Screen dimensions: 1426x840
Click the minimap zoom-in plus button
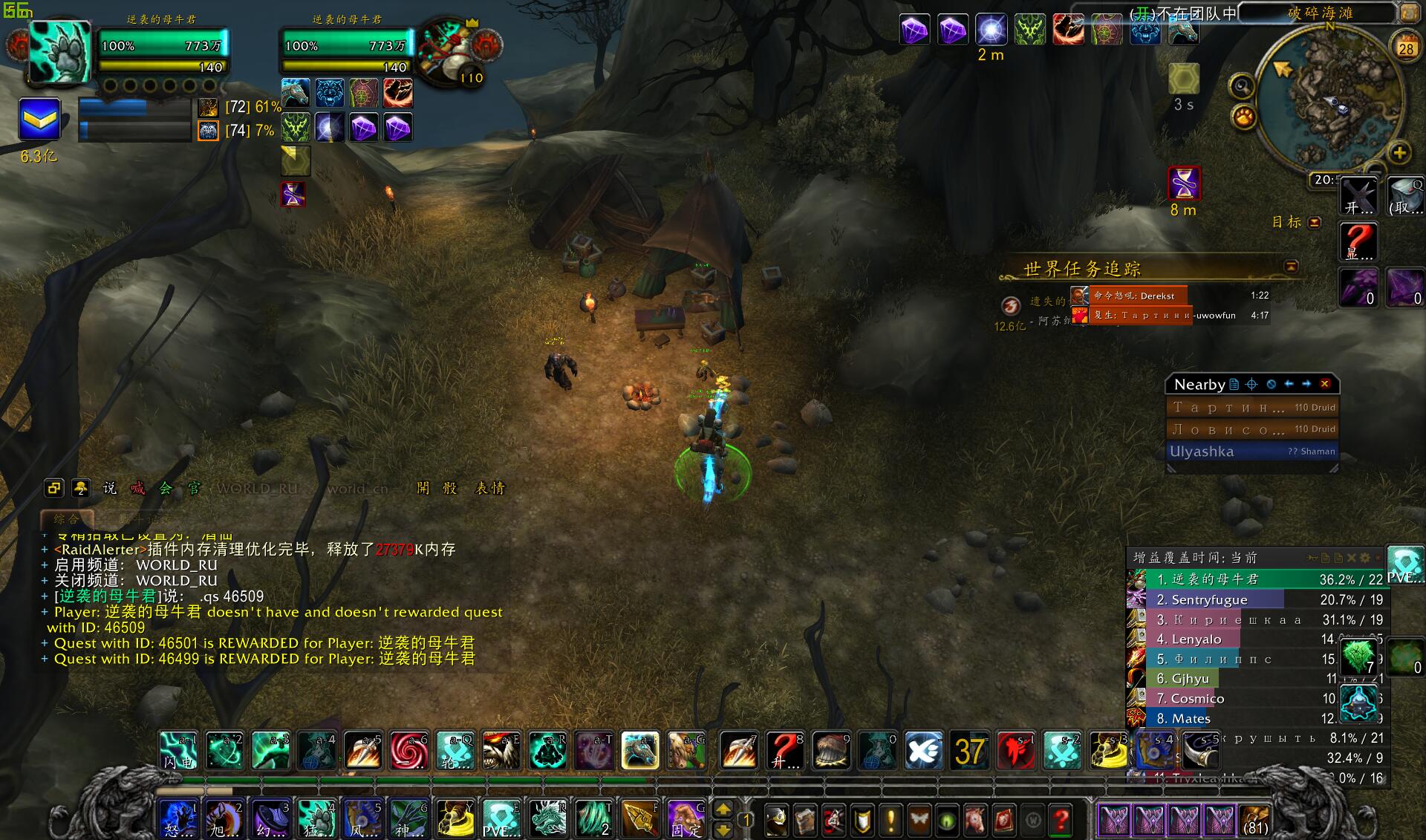pyautogui.click(x=1399, y=153)
